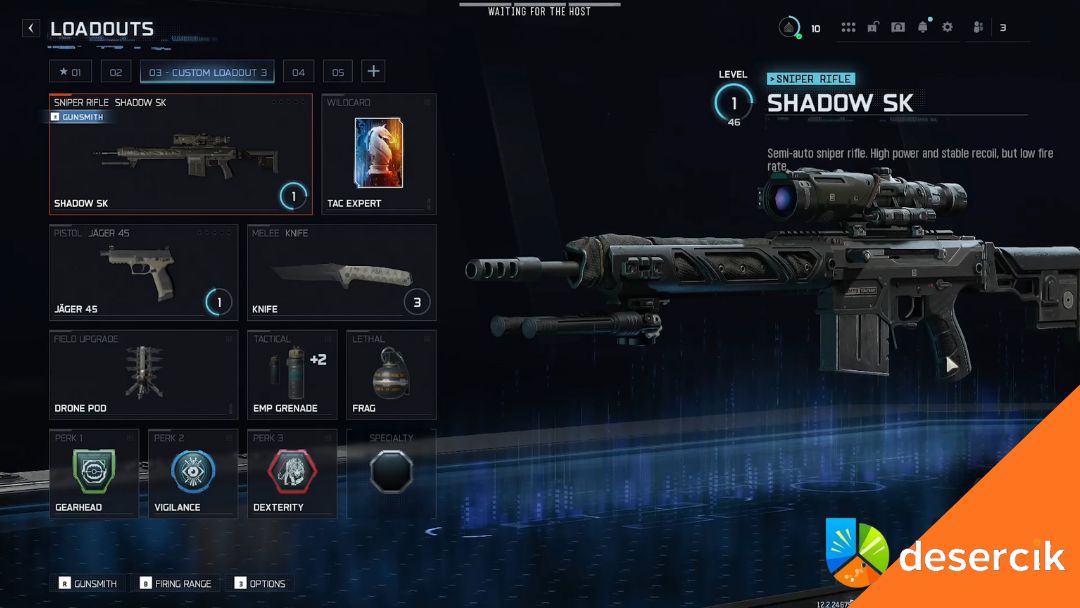Image resolution: width=1080 pixels, height=608 pixels.
Task: Change the EMP Grenade tactical slot
Action: [292, 375]
